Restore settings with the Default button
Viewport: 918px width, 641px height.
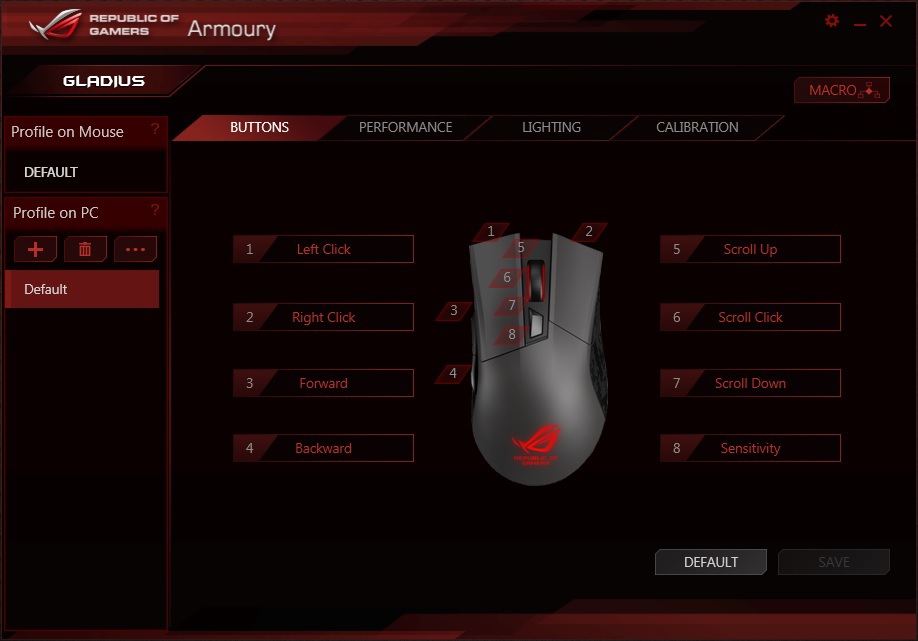click(711, 562)
